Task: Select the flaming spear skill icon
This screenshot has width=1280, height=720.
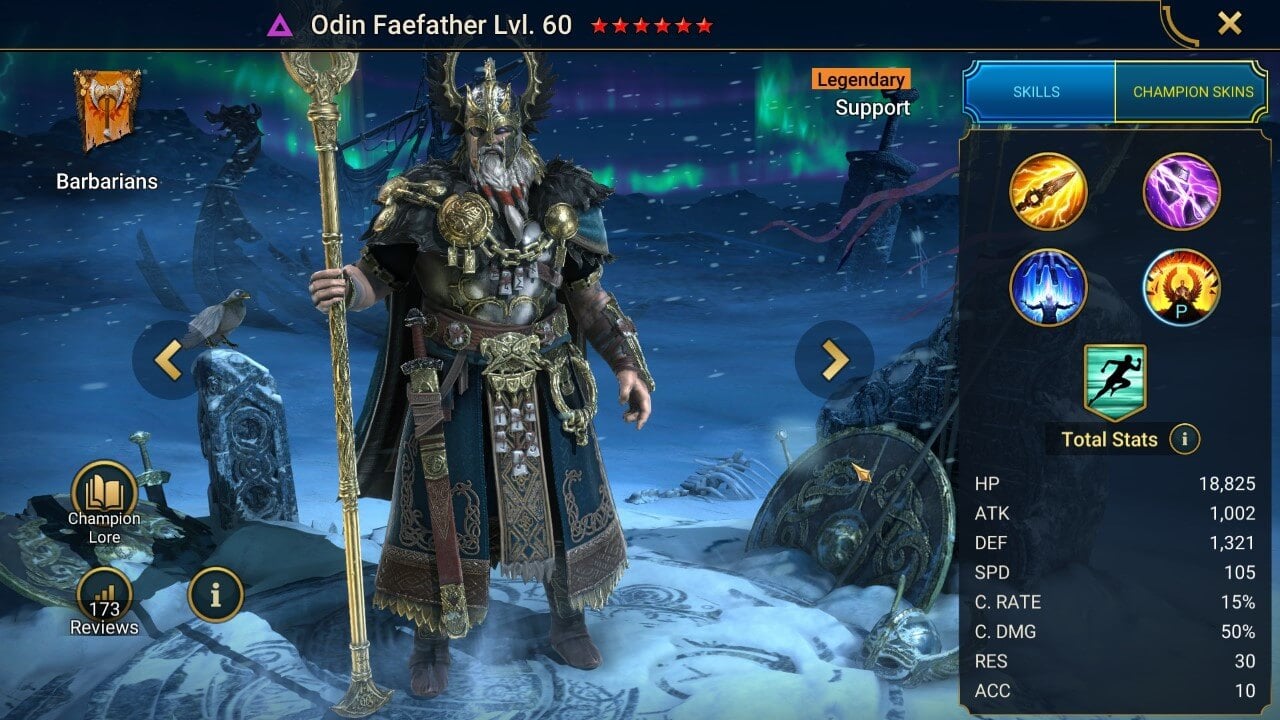Action: 1047,191
